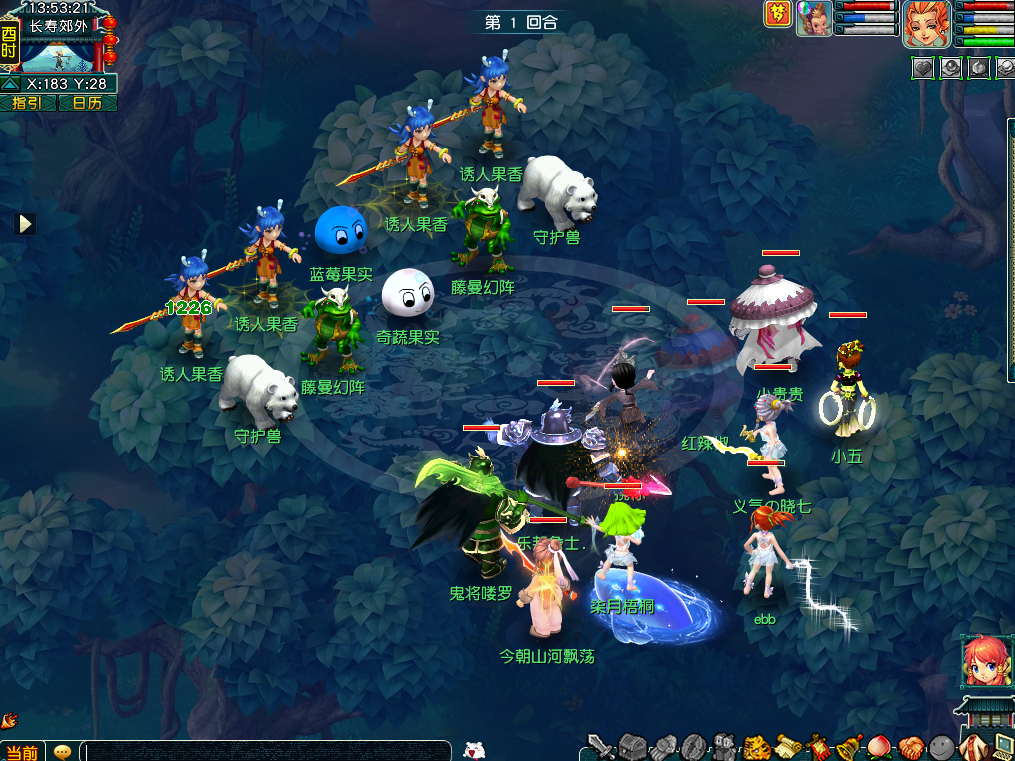Screen dimensions: 1015x761
Task: Expand the side panel with the arrow
Action: [25, 224]
